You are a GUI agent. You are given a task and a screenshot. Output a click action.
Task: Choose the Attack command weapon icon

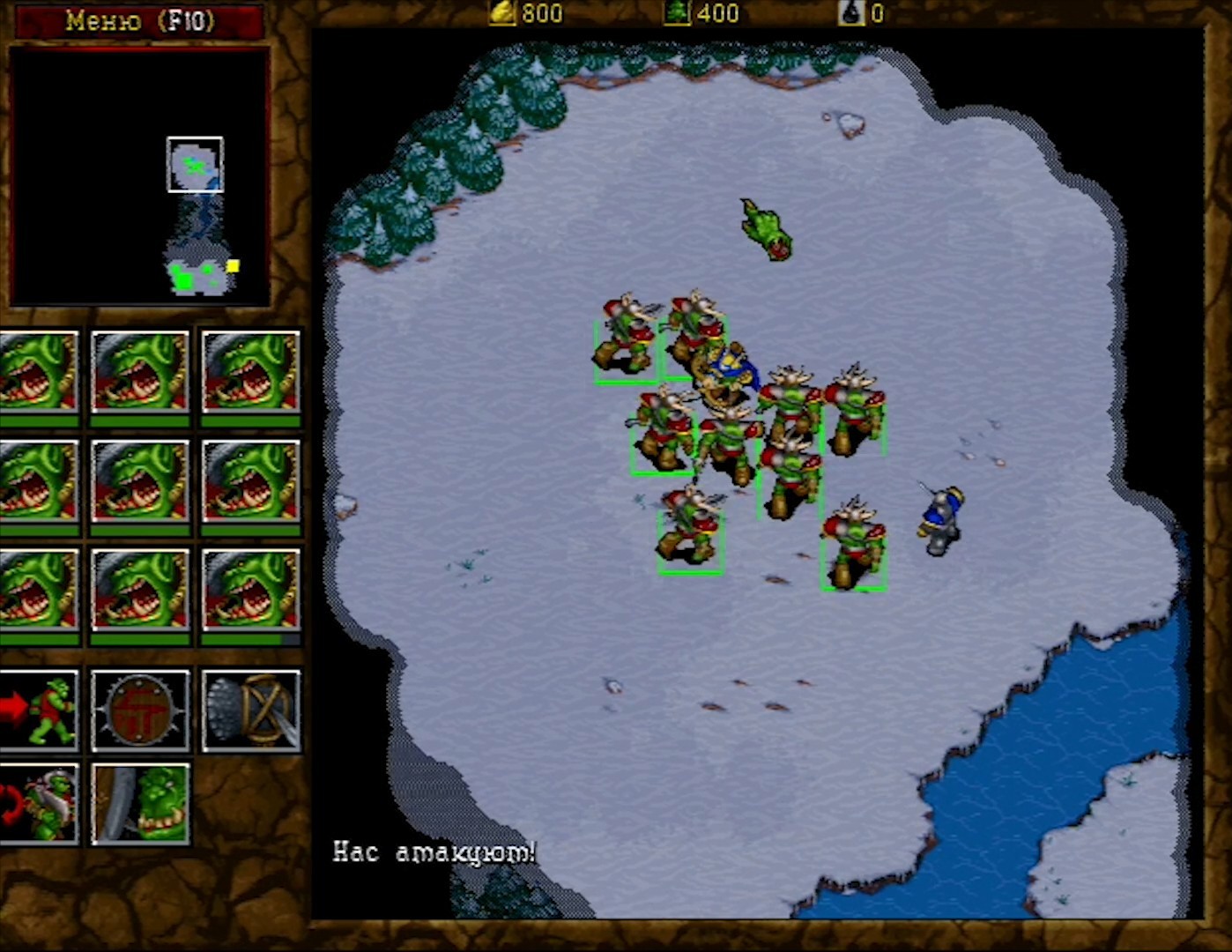tap(251, 711)
